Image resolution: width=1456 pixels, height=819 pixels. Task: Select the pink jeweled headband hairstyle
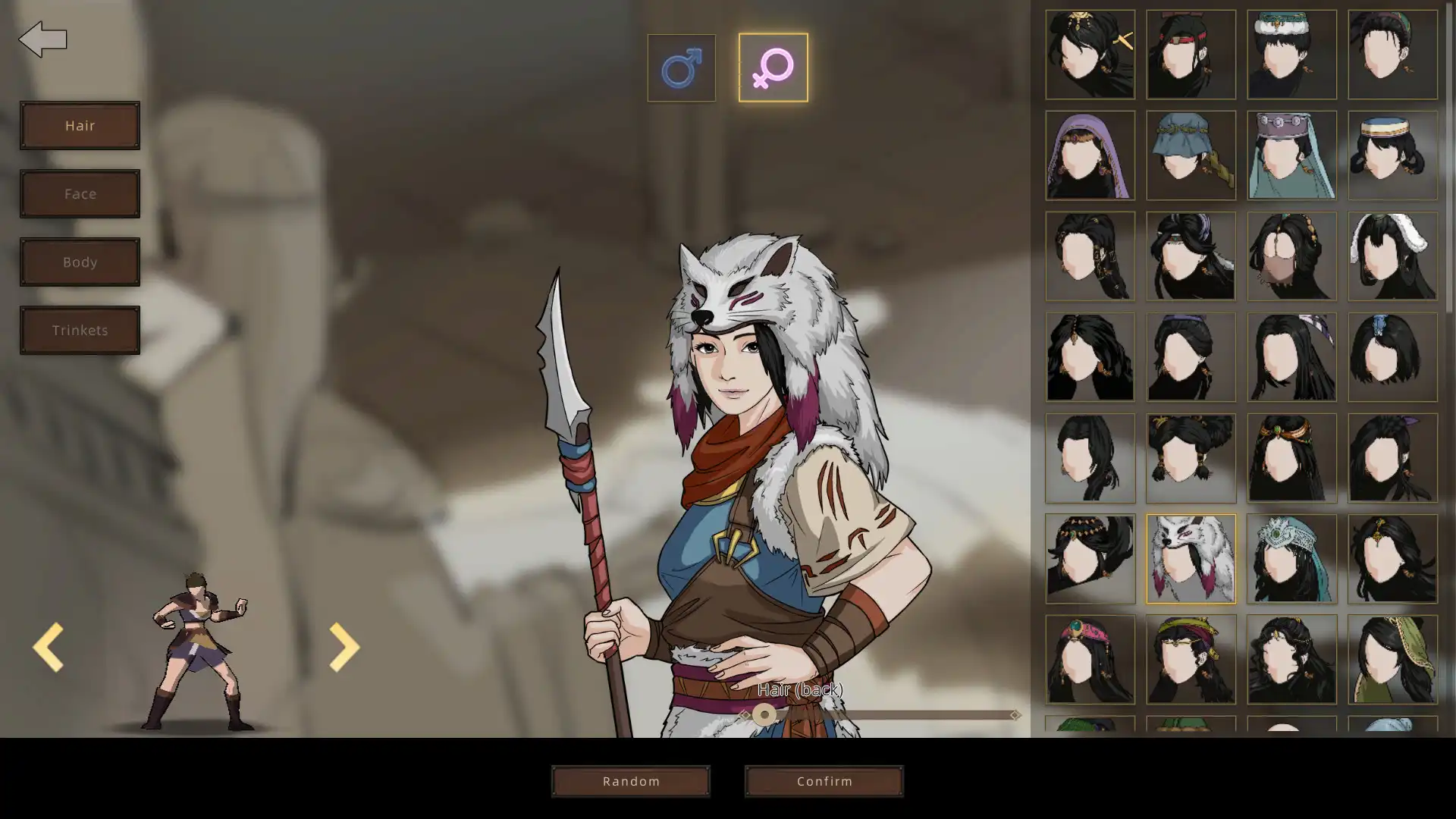1090,660
